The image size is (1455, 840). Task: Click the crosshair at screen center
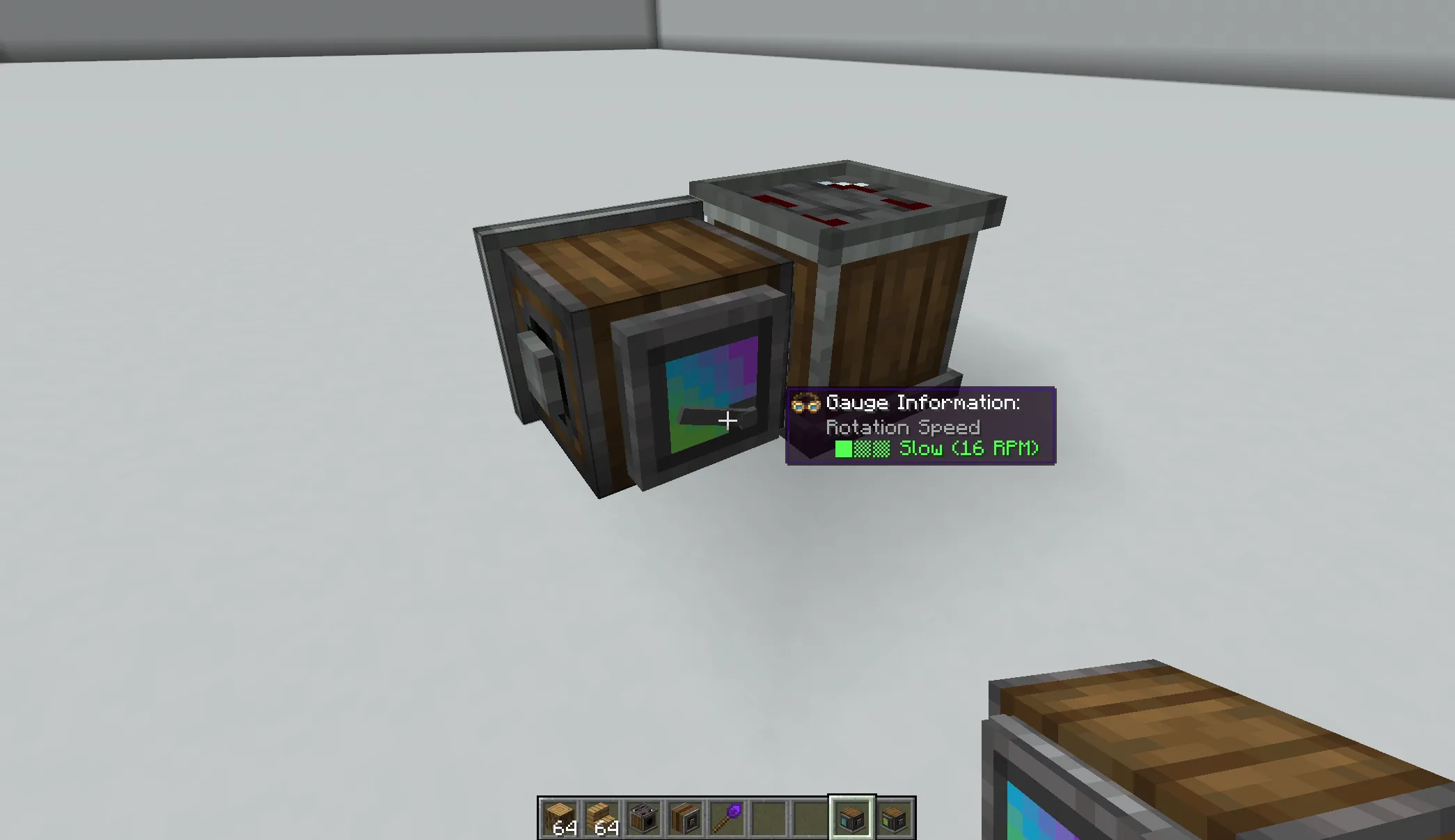point(727,420)
